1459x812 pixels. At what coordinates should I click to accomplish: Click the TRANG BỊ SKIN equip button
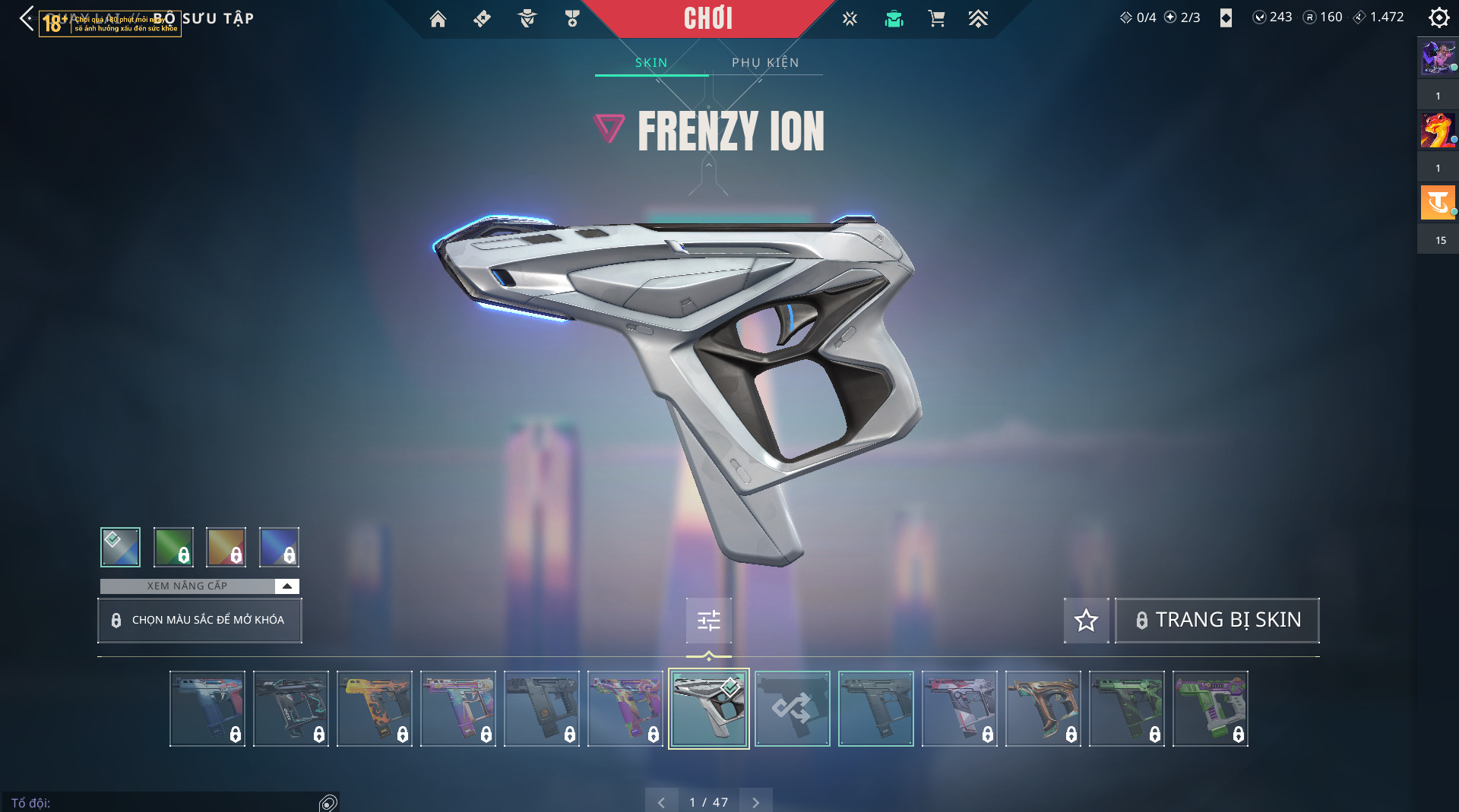pos(1217,620)
